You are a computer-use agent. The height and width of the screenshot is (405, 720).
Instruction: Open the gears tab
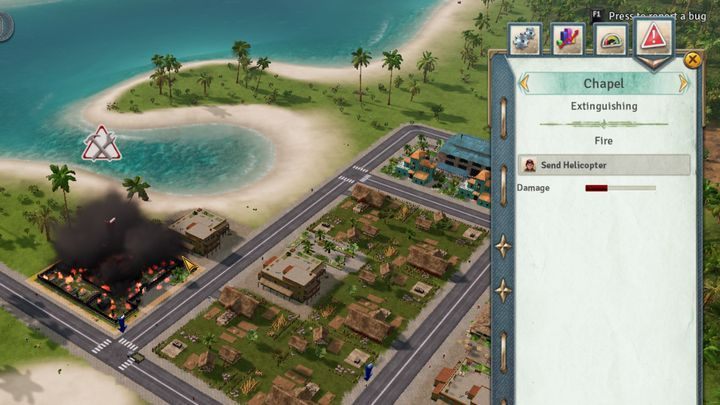(x=524, y=39)
